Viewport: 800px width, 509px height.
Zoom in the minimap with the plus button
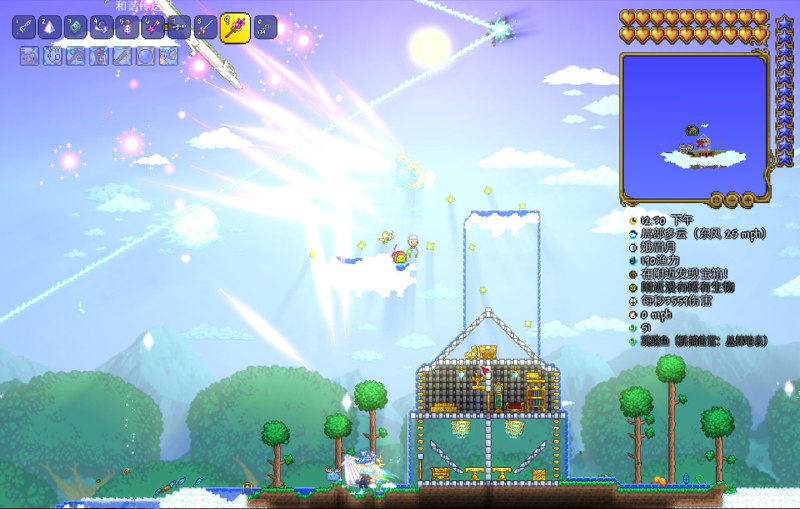click(x=748, y=200)
